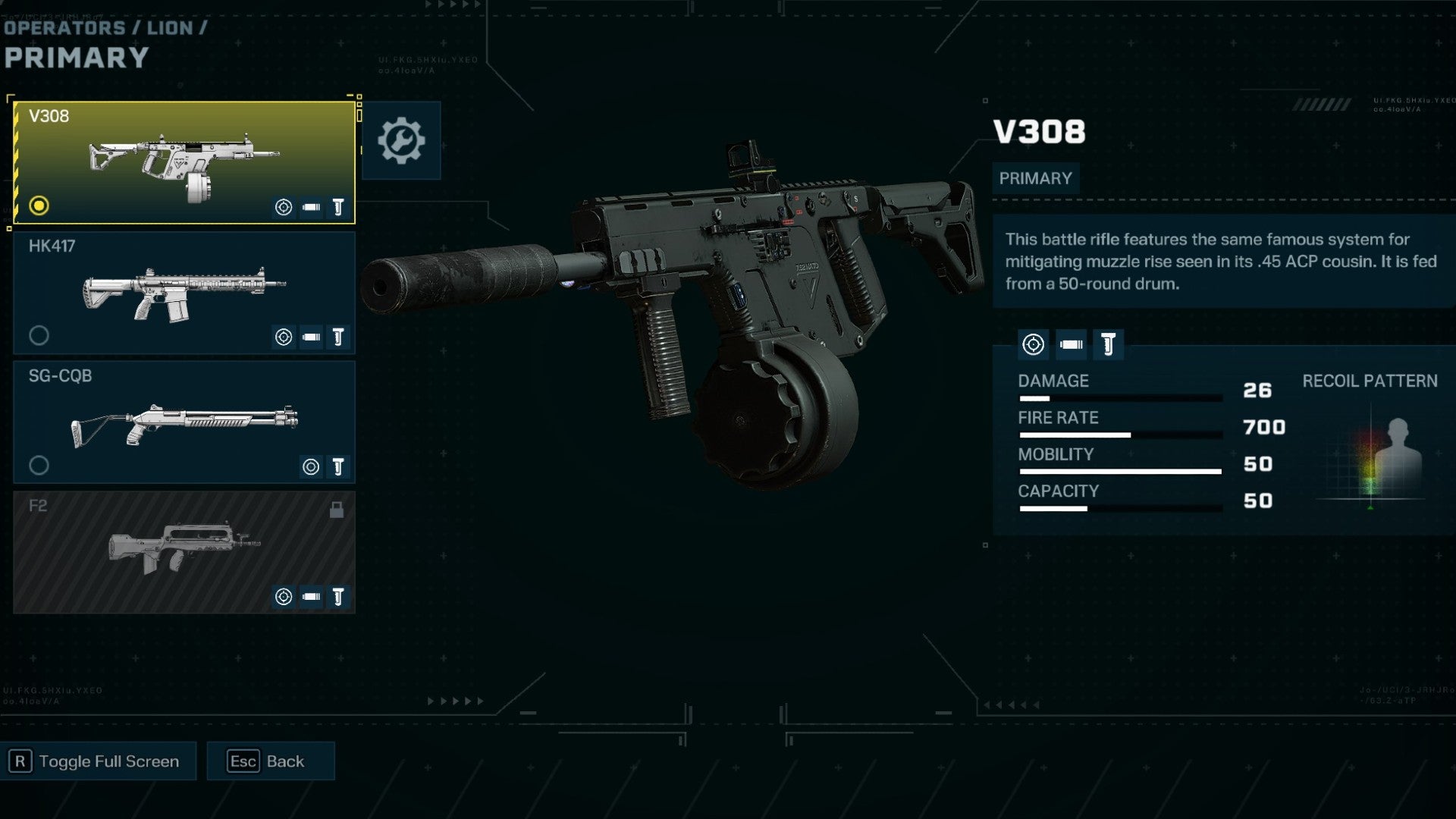This screenshot has height=819, width=1456.
Task: Select the HK417 weapon thumbnail
Action: [182, 292]
